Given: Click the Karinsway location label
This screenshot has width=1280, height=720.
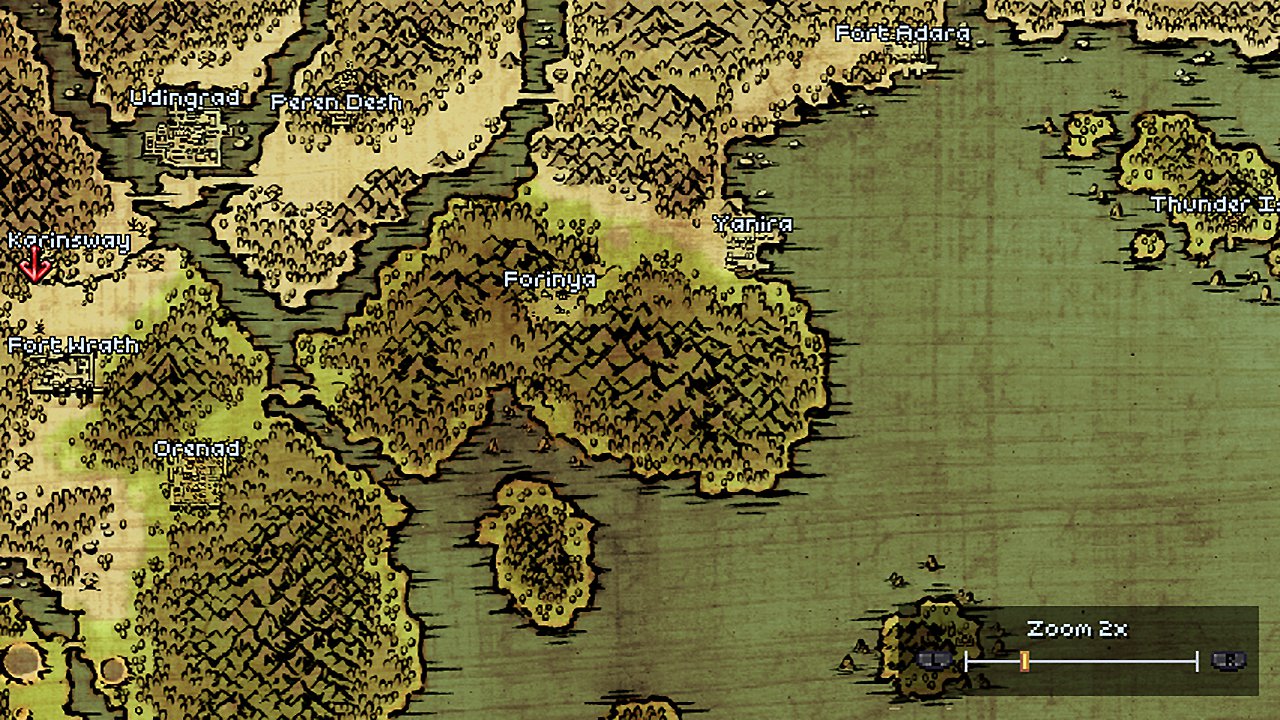Looking at the screenshot, I should tap(68, 240).
